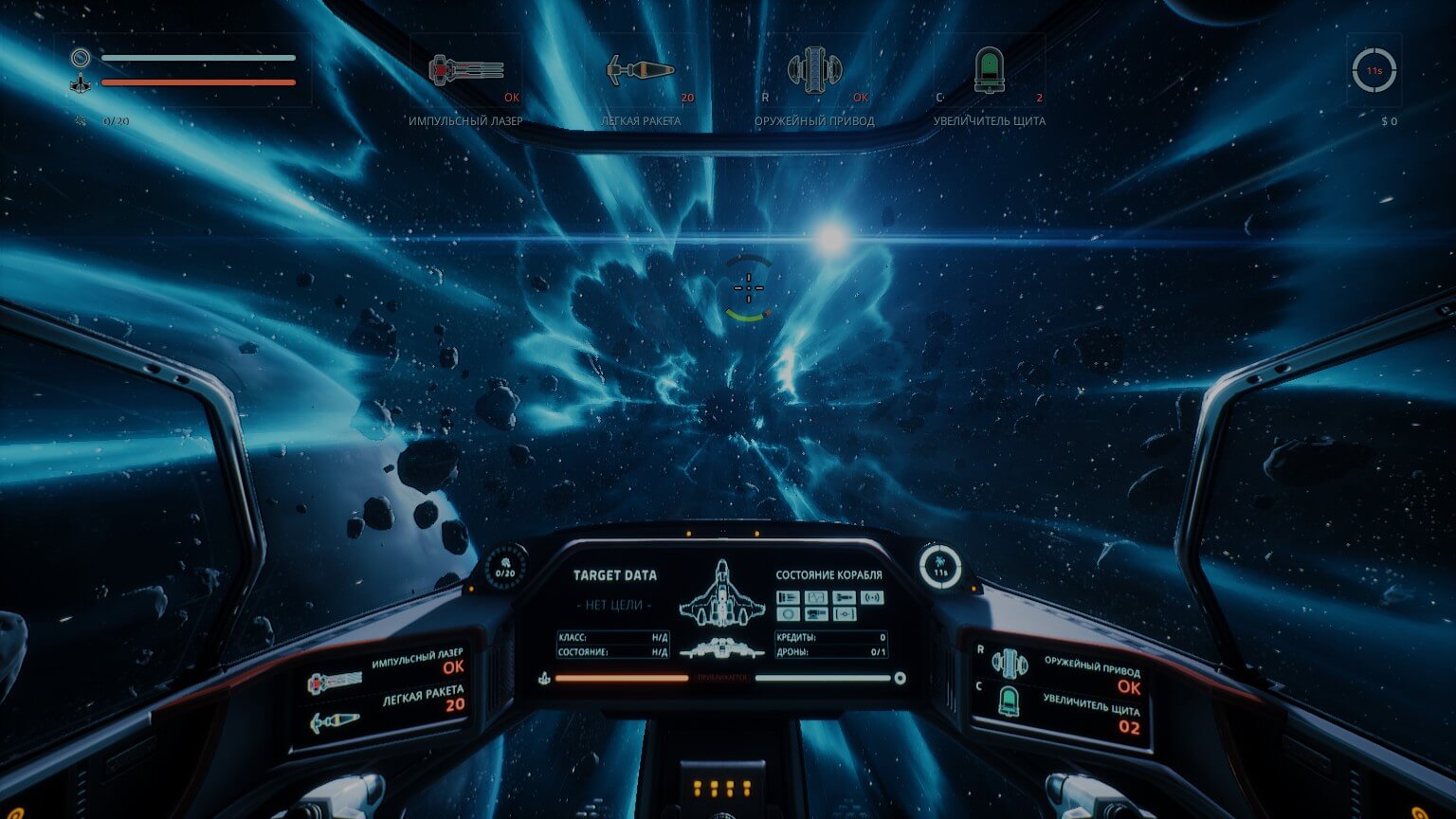Screen dimensions: 1456x819
Task: Select the Импульсный лазер weapon icon
Action: tap(465, 70)
